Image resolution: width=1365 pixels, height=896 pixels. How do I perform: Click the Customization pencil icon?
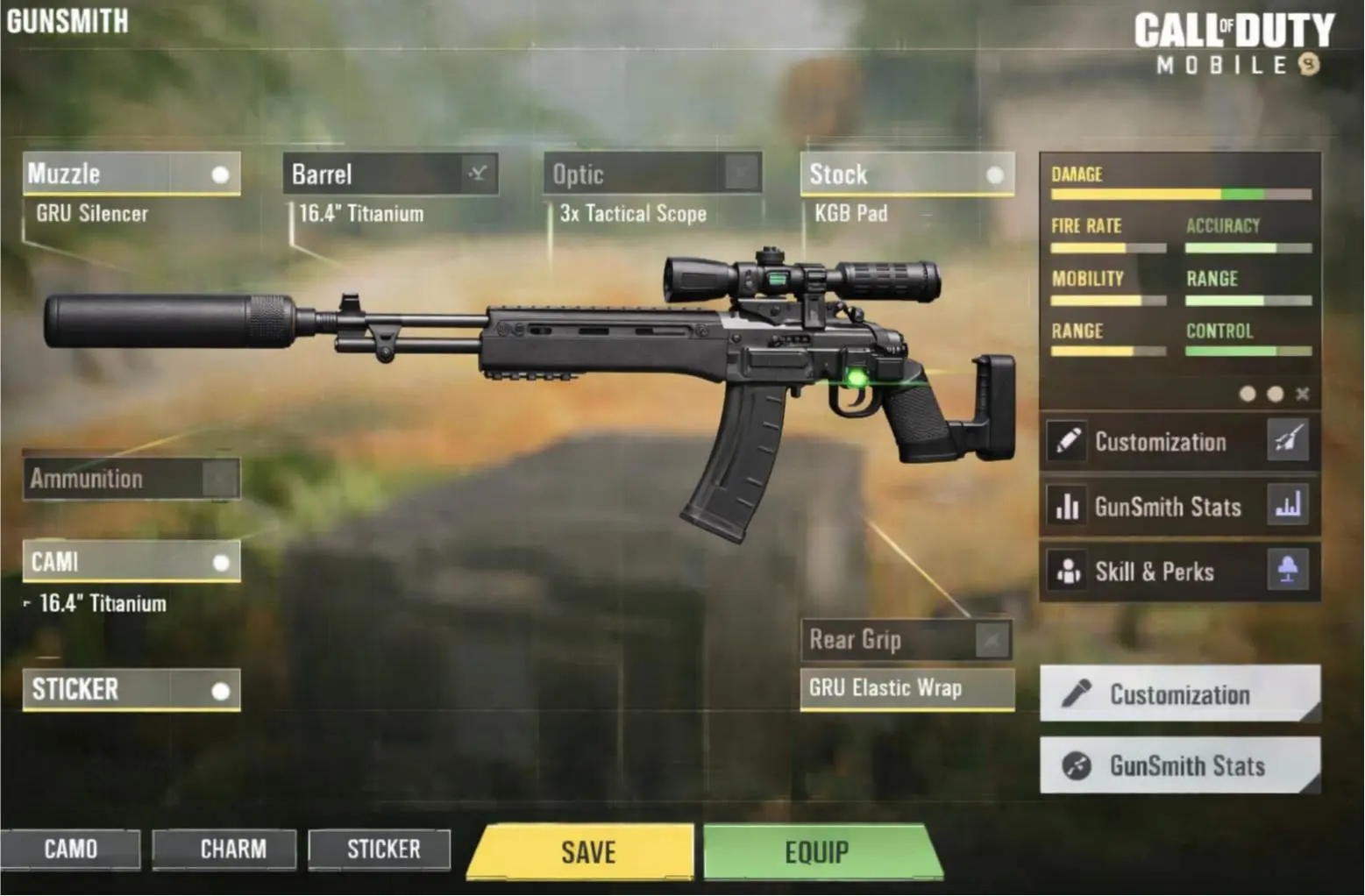(x=1068, y=442)
